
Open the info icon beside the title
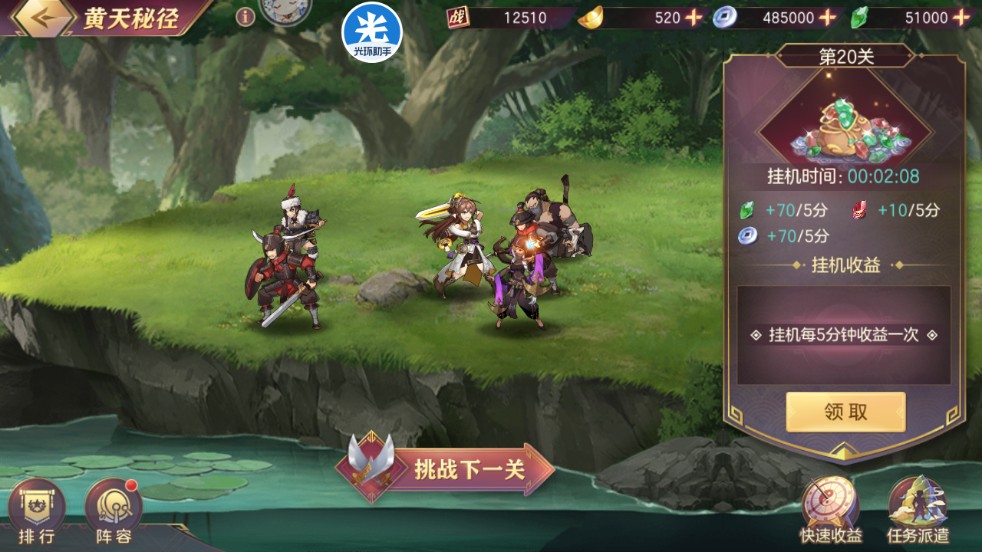coord(245,17)
